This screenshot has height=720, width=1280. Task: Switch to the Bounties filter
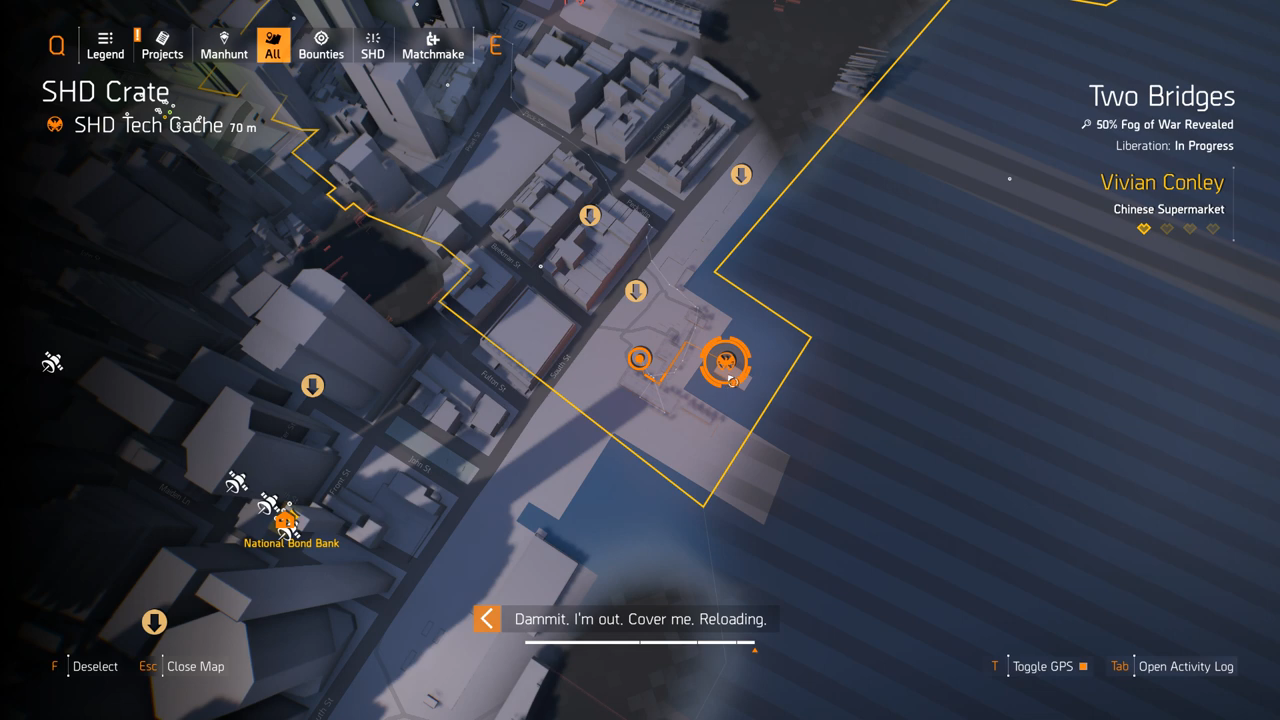pyautogui.click(x=321, y=45)
